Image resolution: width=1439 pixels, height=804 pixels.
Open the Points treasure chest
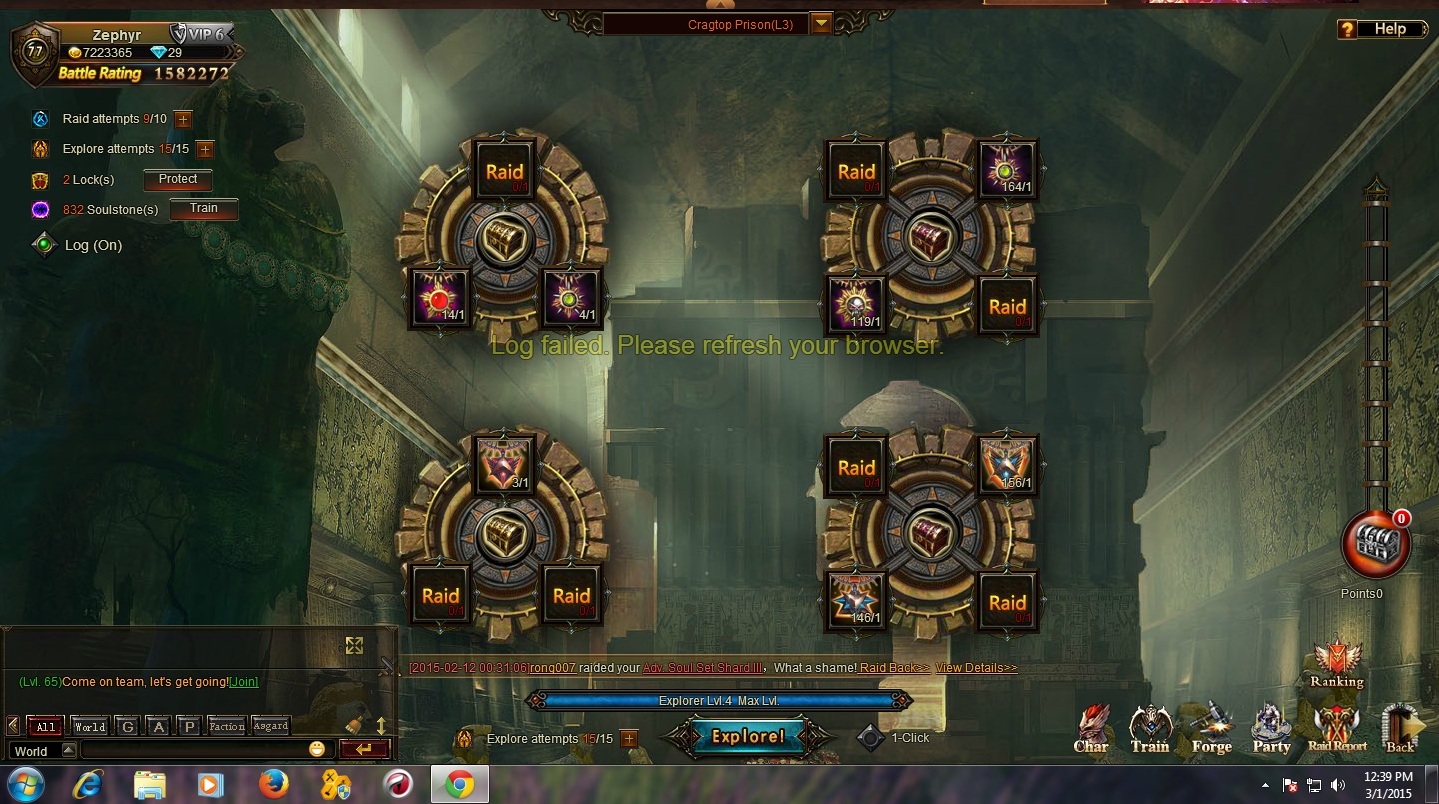coord(1376,545)
